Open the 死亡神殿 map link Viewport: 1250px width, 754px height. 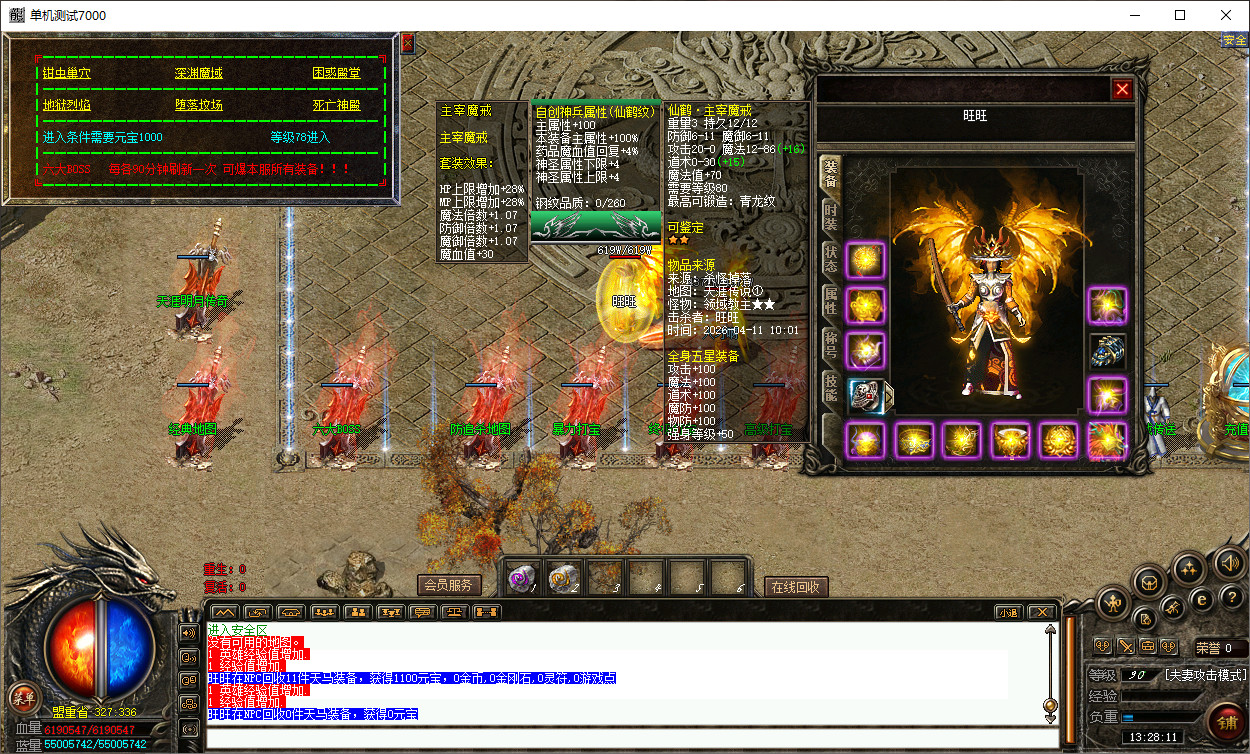pyautogui.click(x=336, y=105)
